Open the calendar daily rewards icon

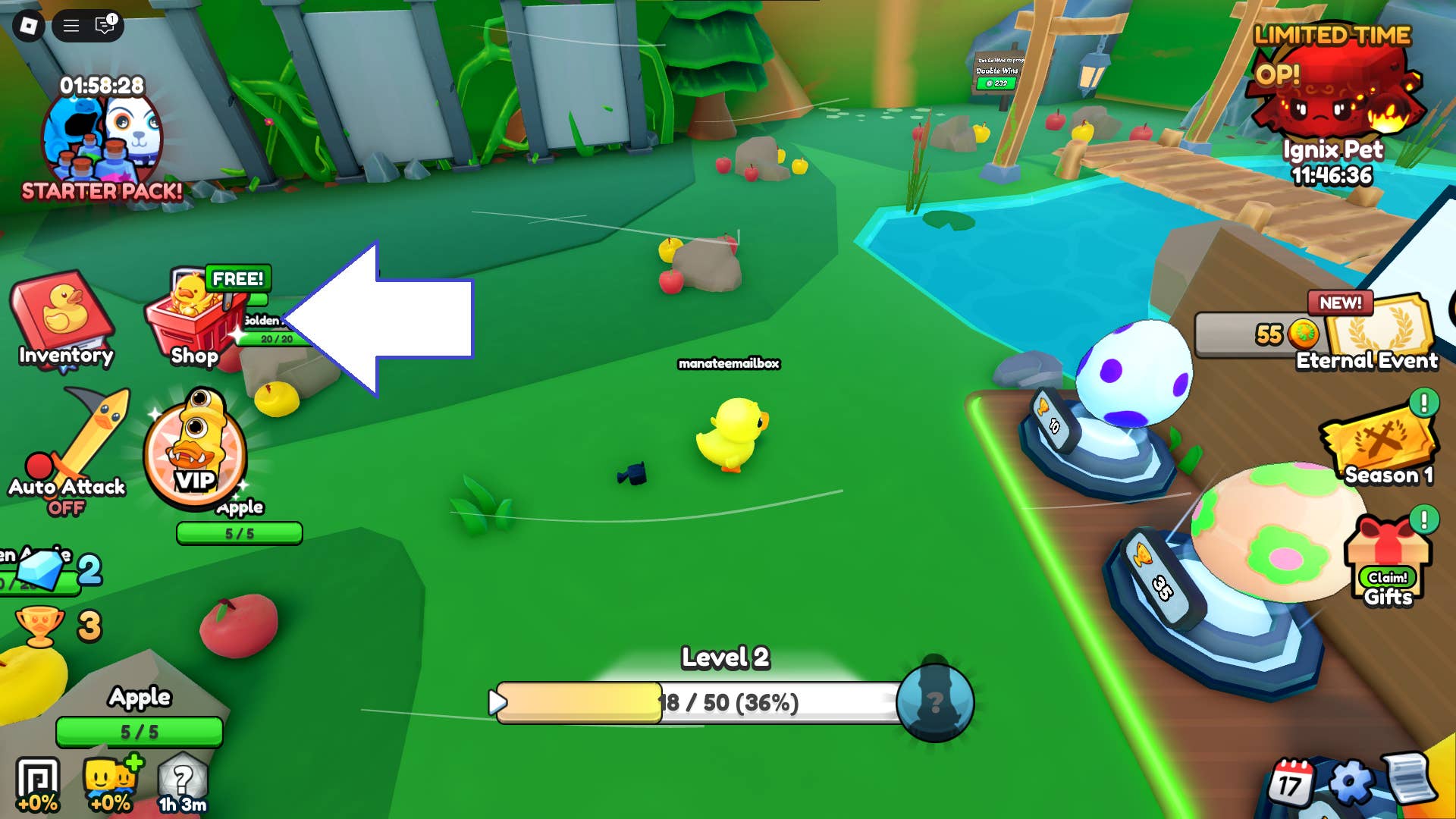tap(1294, 781)
